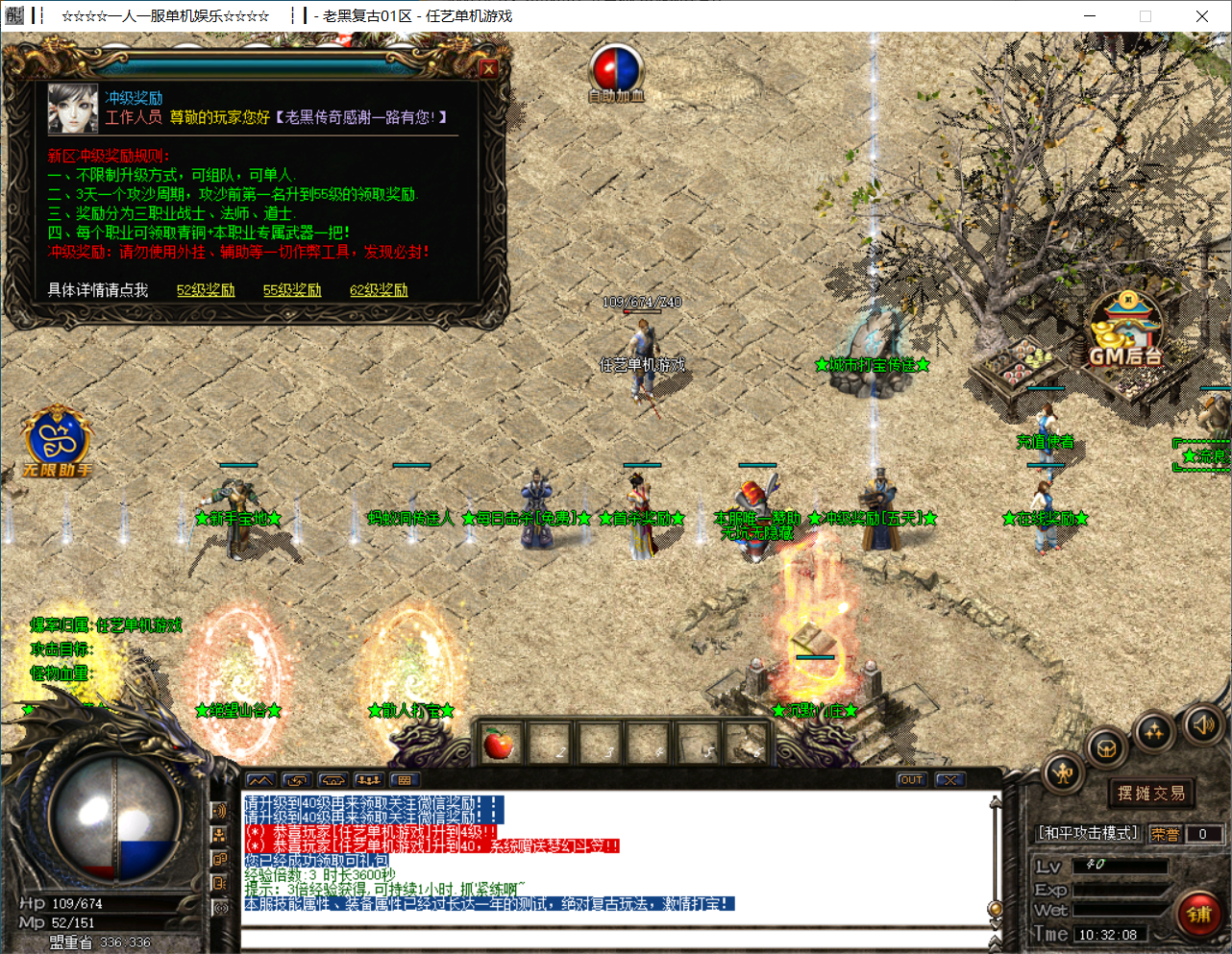Click the X button beside OUT

(949, 780)
